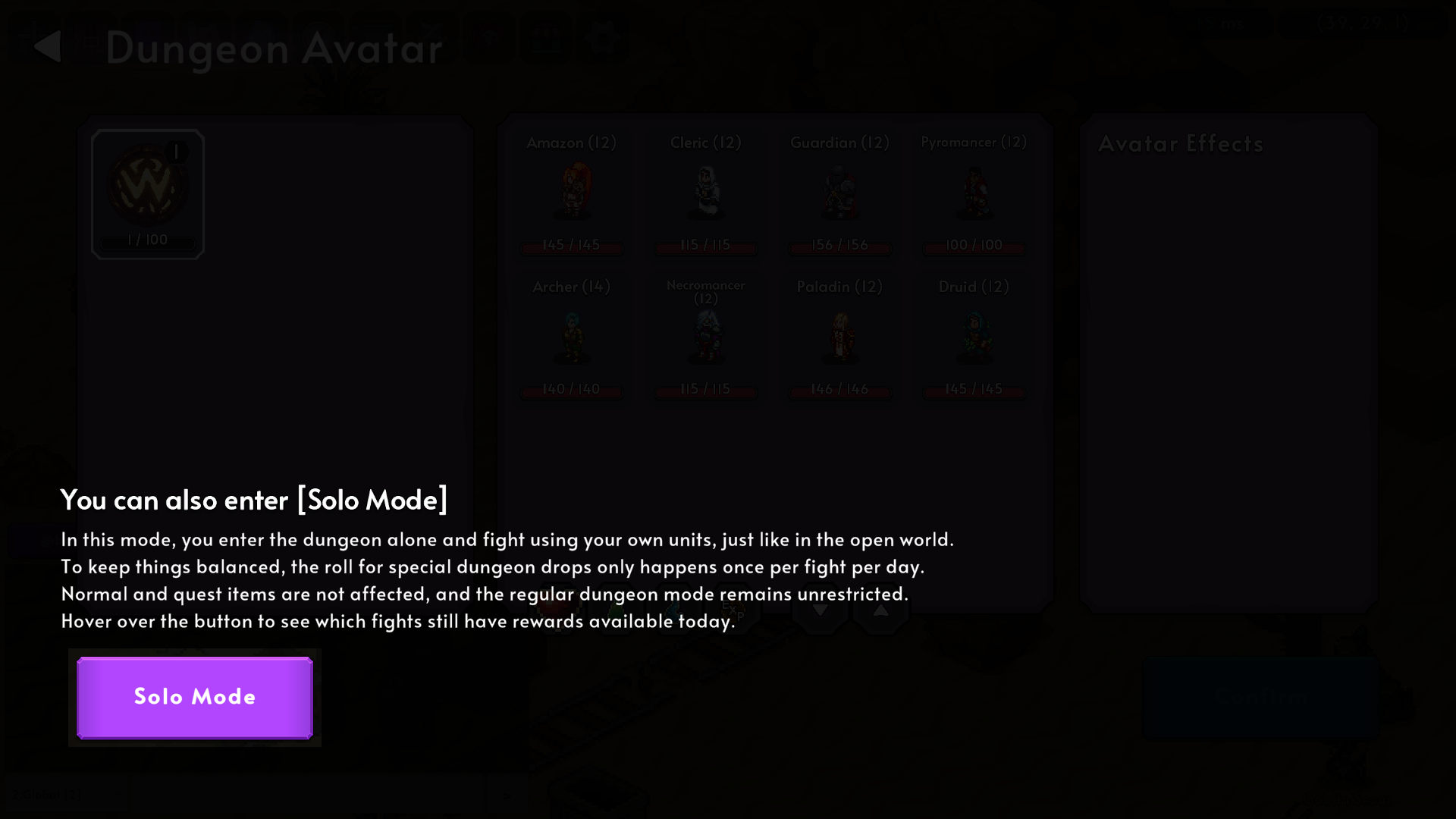Enter Solo Mode with the purple button

(x=195, y=697)
